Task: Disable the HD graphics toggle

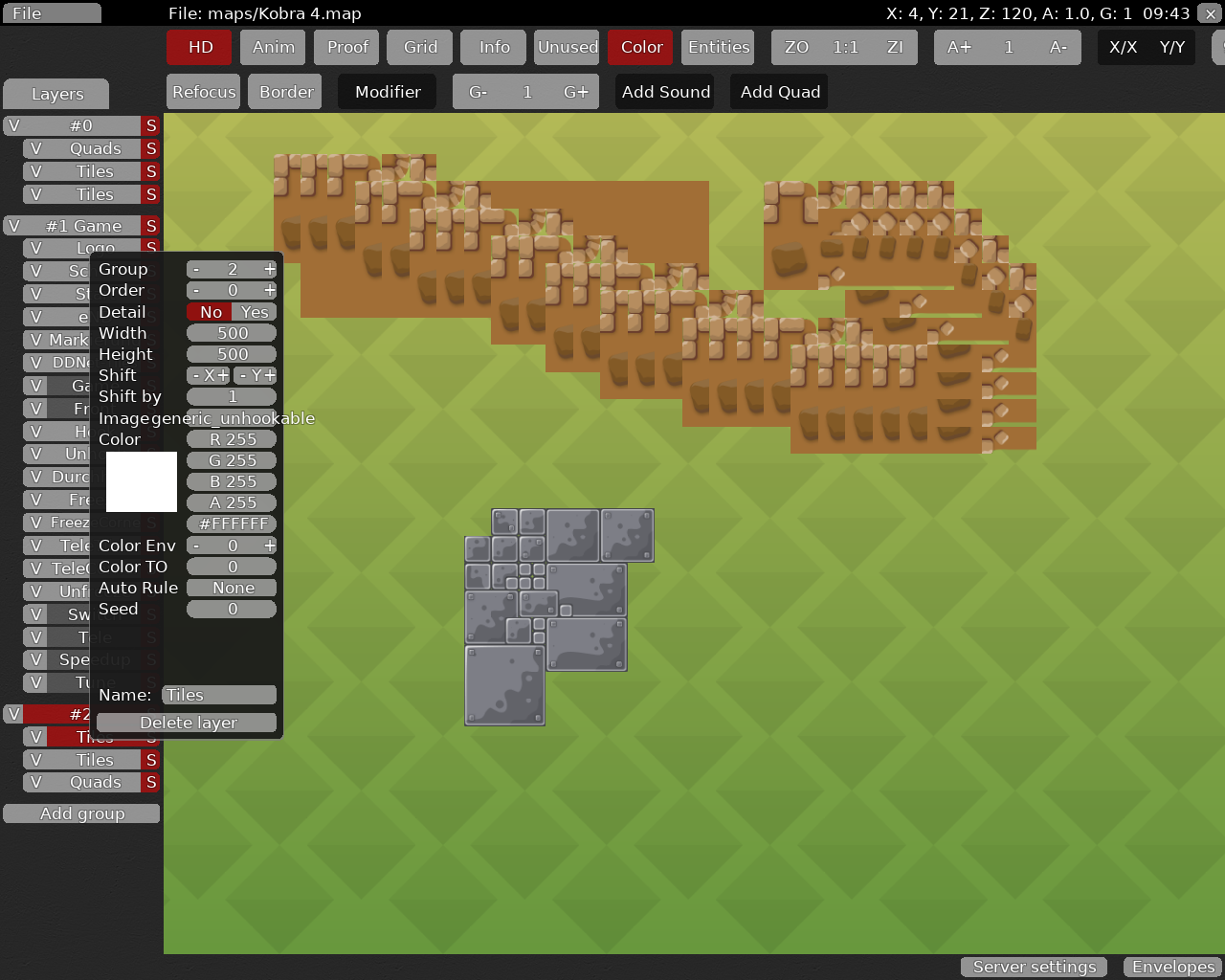Action: 198,46
